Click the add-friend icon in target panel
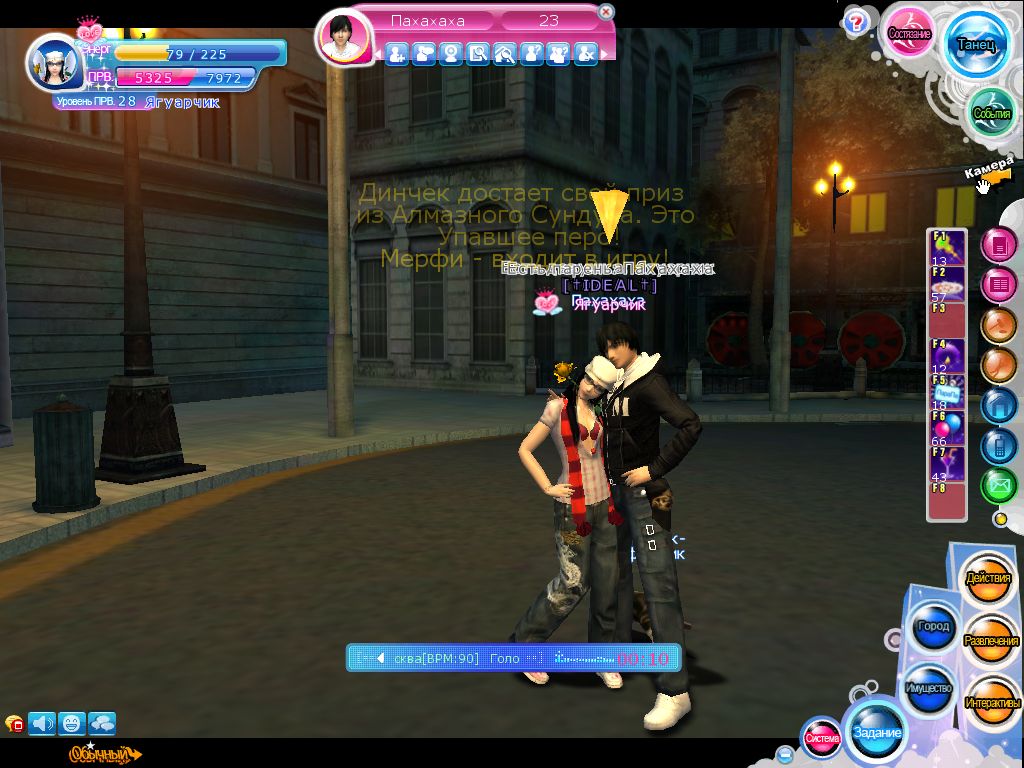The image size is (1024, 768). coord(397,54)
